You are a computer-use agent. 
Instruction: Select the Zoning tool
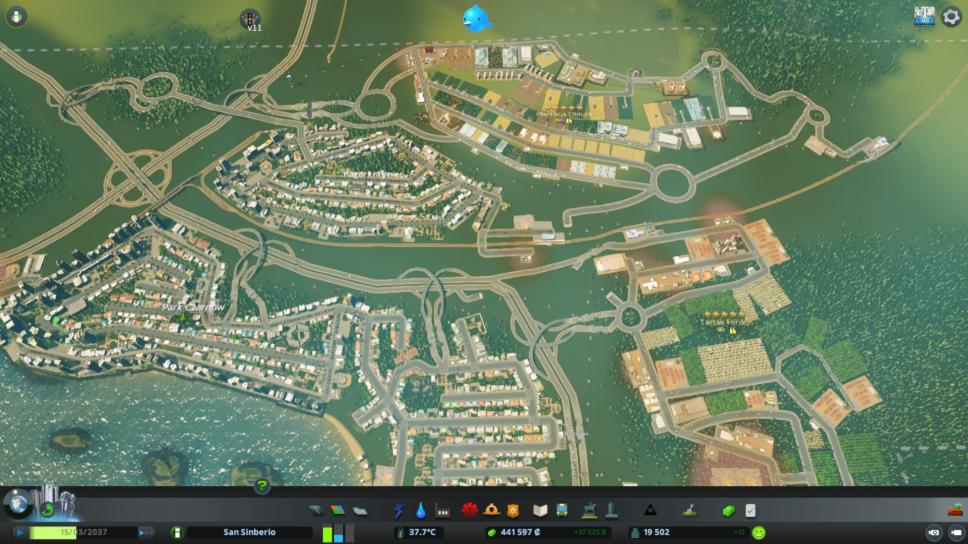click(337, 510)
